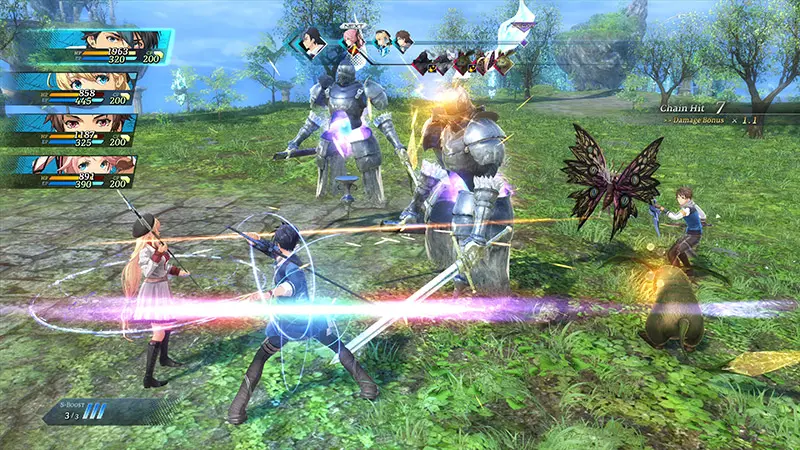Choose the blonde girl's party status panel
This screenshot has height=450, width=800.
pyautogui.click(x=78, y=90)
